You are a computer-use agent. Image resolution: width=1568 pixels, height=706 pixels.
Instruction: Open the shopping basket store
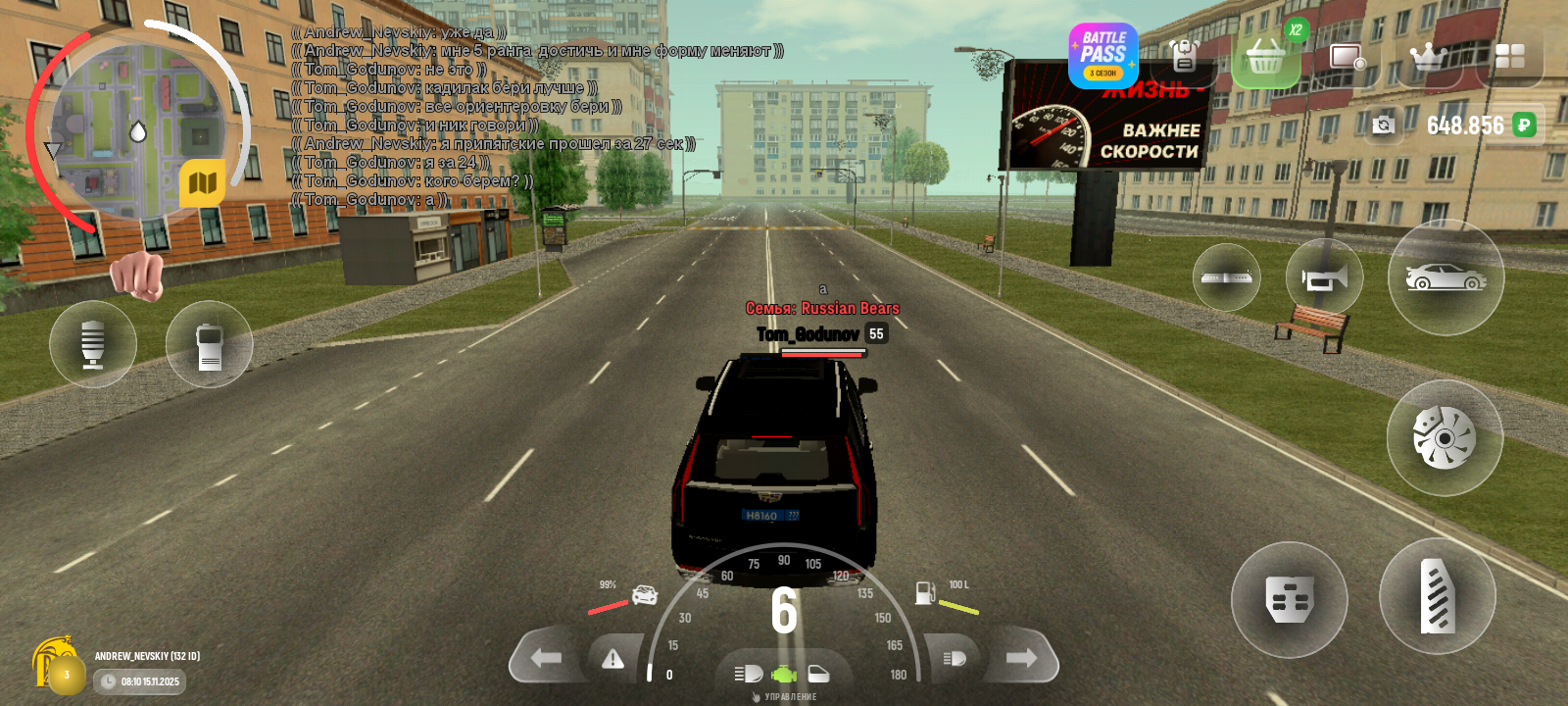[1265, 58]
